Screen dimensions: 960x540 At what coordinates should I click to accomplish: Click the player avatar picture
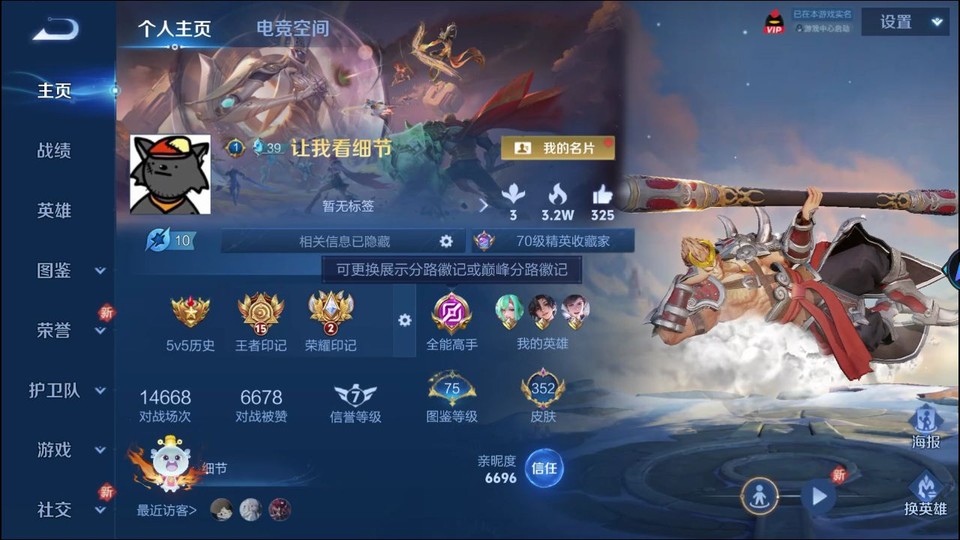(x=170, y=175)
